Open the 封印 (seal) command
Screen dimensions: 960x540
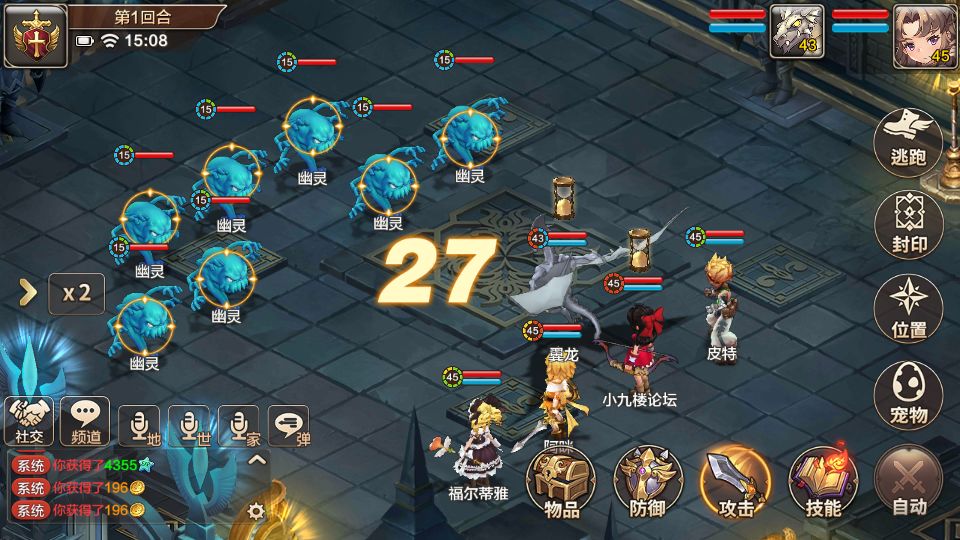pyautogui.click(x=908, y=225)
